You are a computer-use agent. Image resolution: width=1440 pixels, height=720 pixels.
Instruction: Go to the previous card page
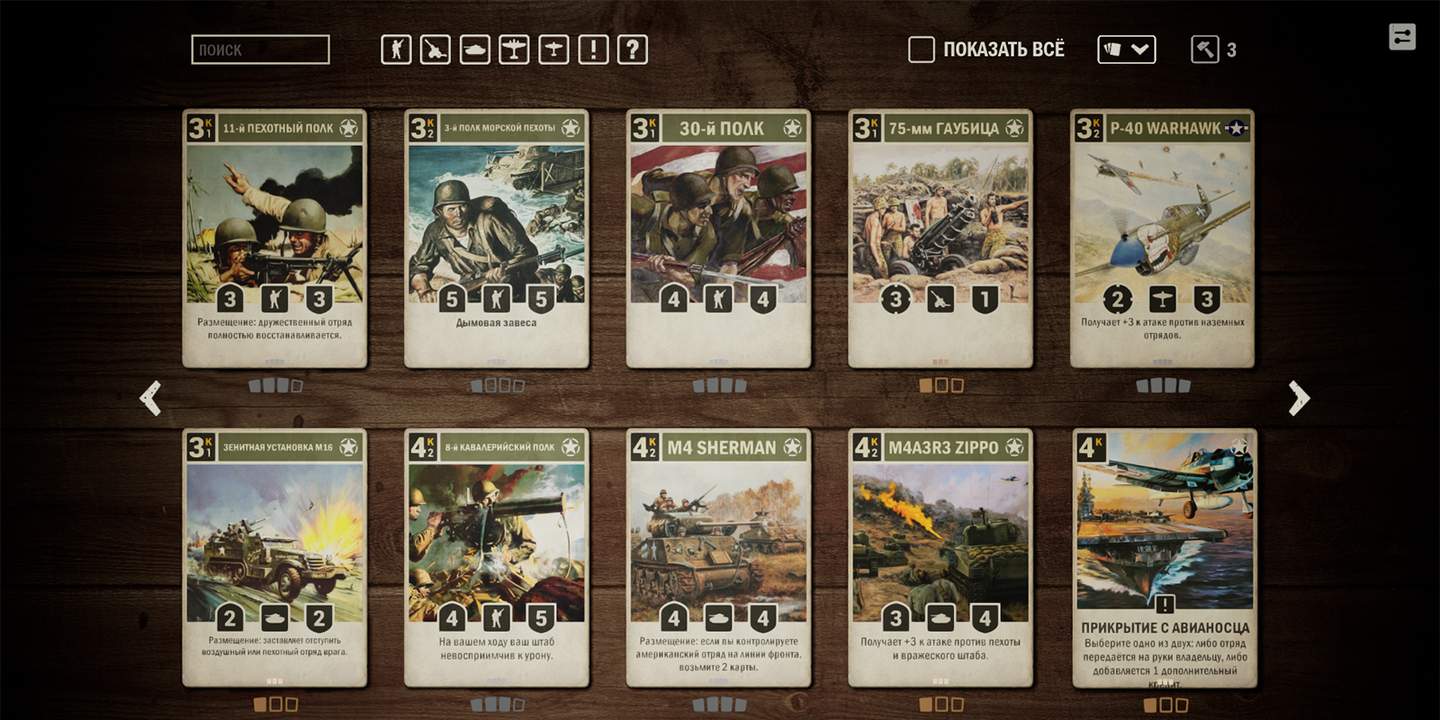[151, 398]
